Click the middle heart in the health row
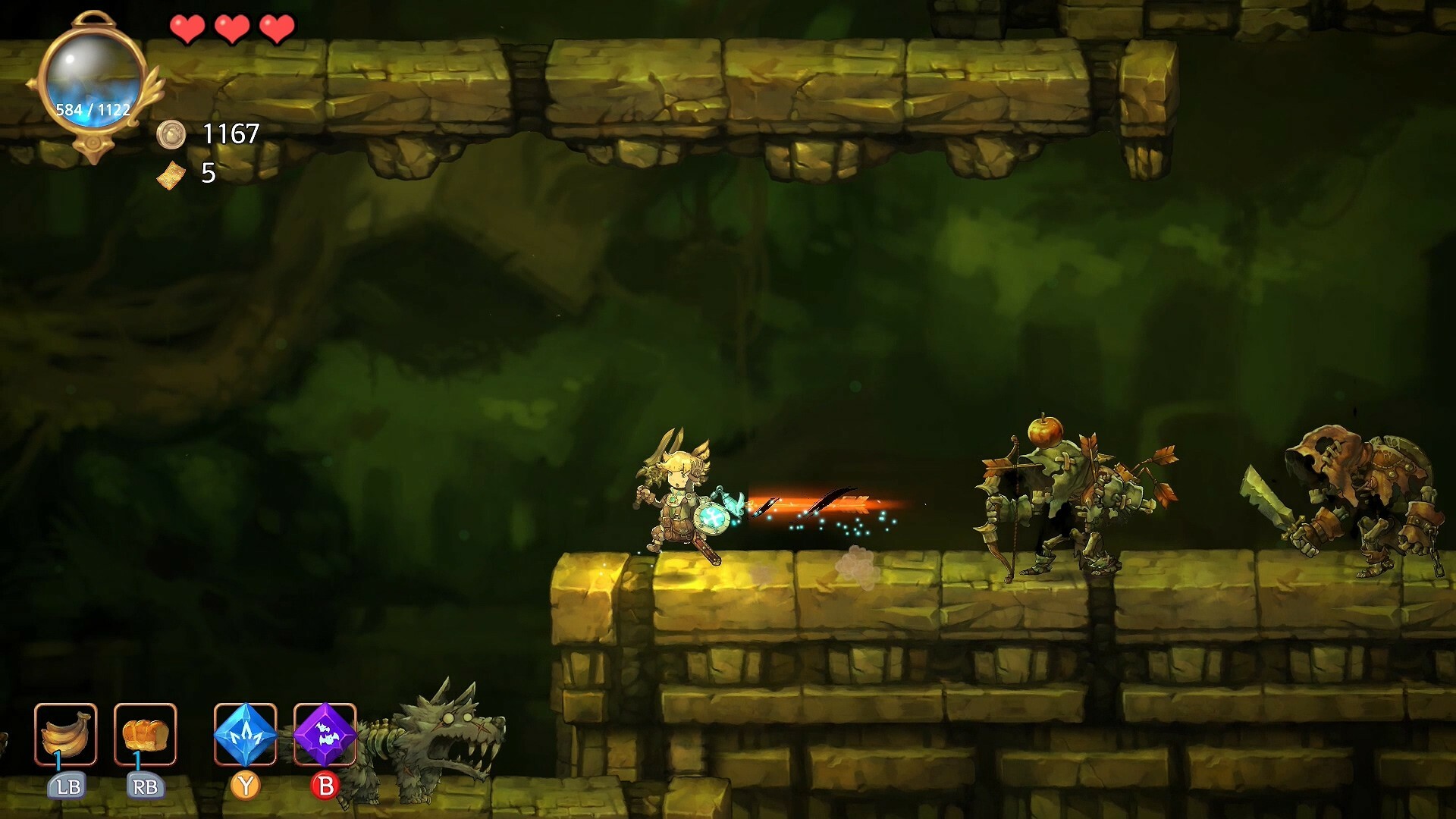The height and width of the screenshot is (819, 1456). coord(232,30)
